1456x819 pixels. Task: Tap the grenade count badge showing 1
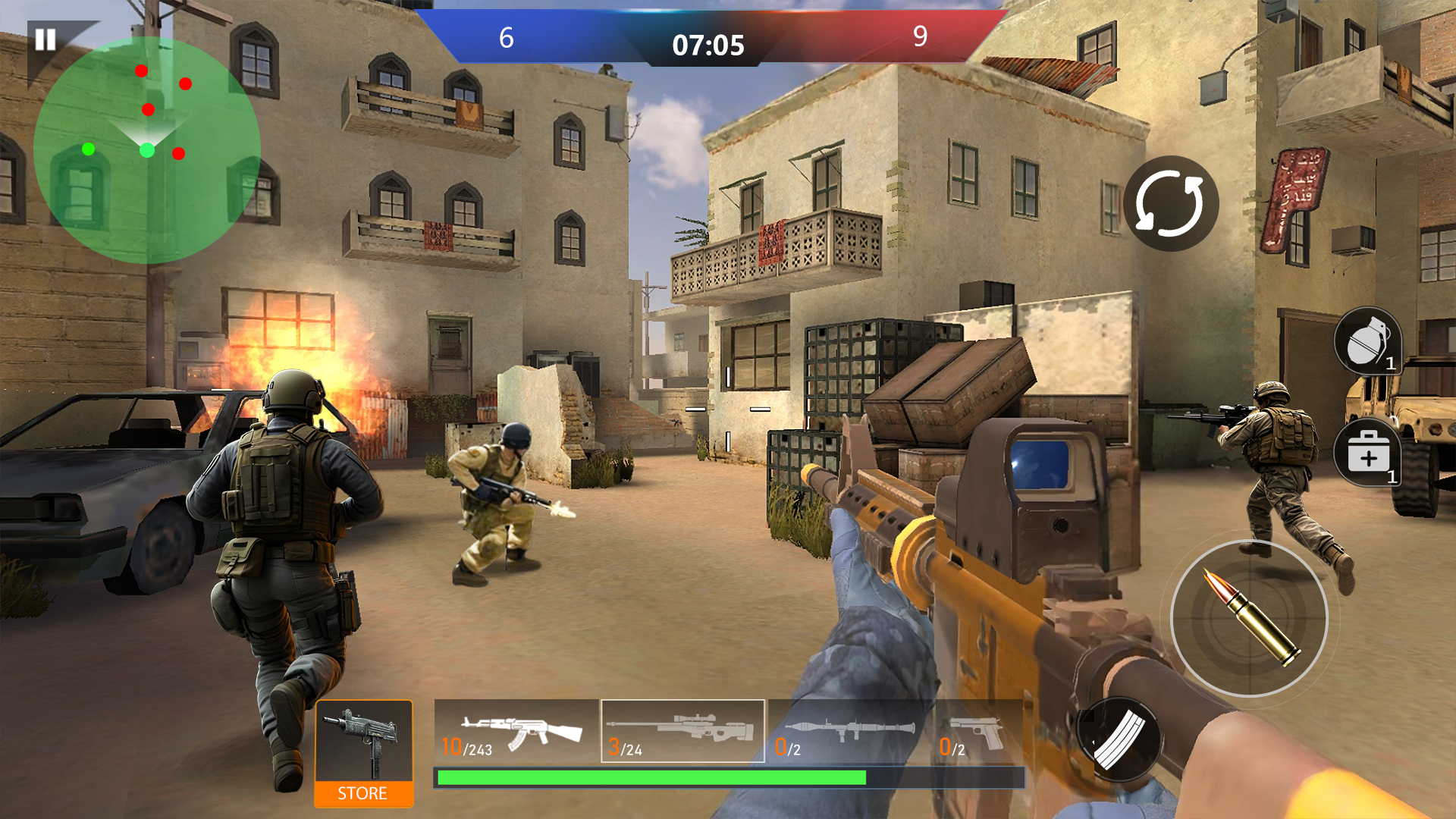[1392, 364]
